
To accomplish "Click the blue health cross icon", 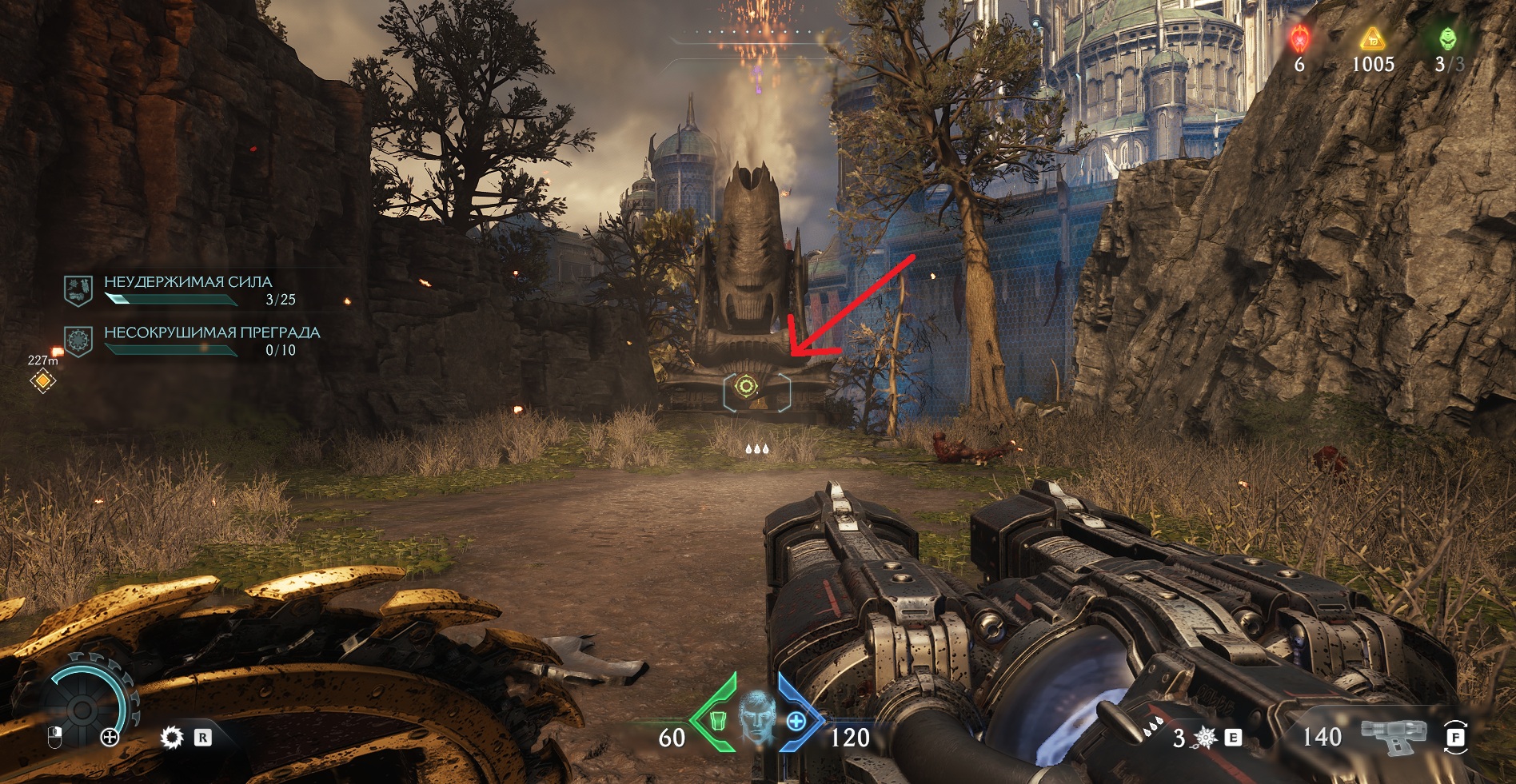I will click(x=796, y=721).
